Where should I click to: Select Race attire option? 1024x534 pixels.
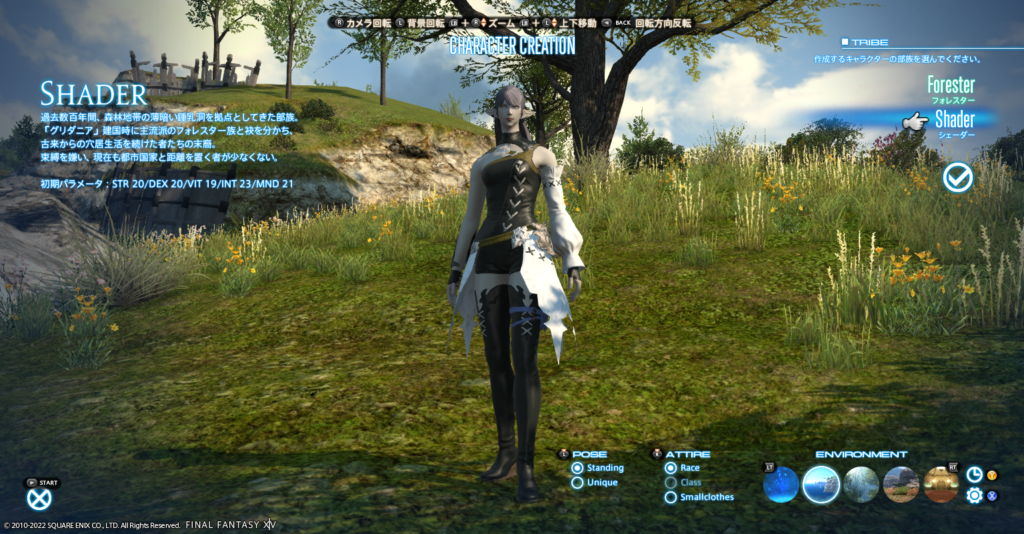(x=671, y=468)
